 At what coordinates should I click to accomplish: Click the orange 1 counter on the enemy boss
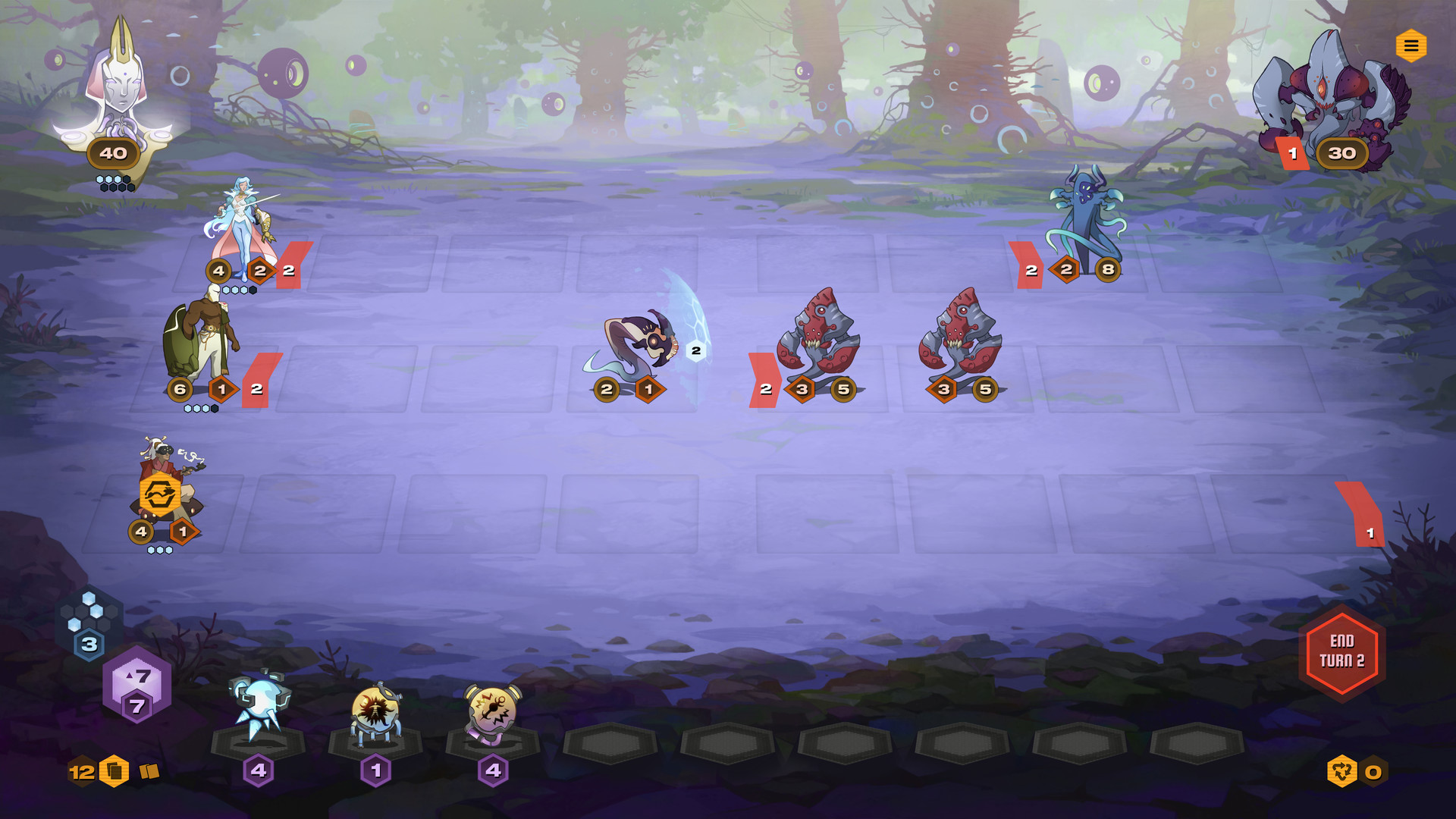[1291, 153]
